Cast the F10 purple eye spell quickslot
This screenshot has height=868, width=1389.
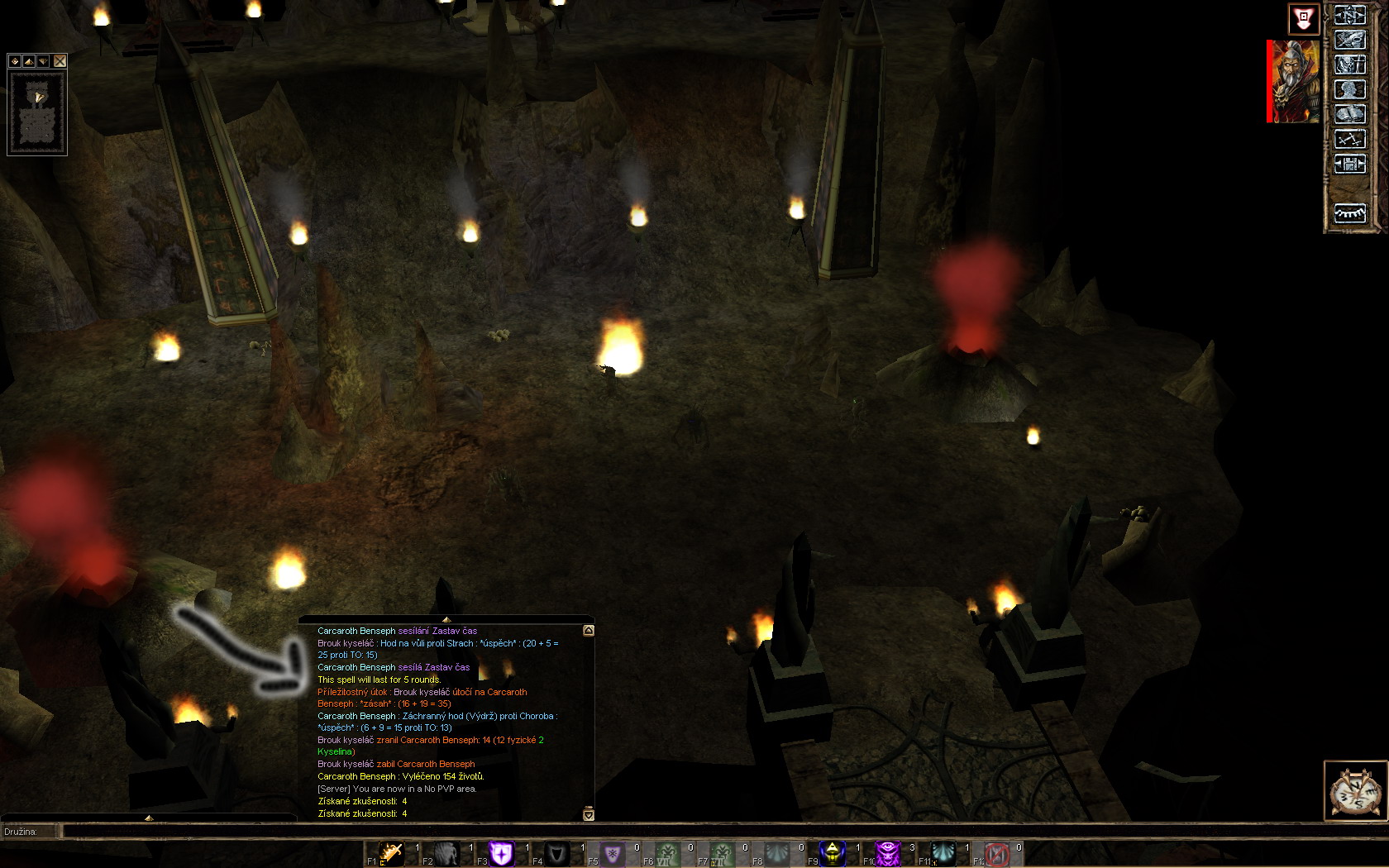point(887,853)
